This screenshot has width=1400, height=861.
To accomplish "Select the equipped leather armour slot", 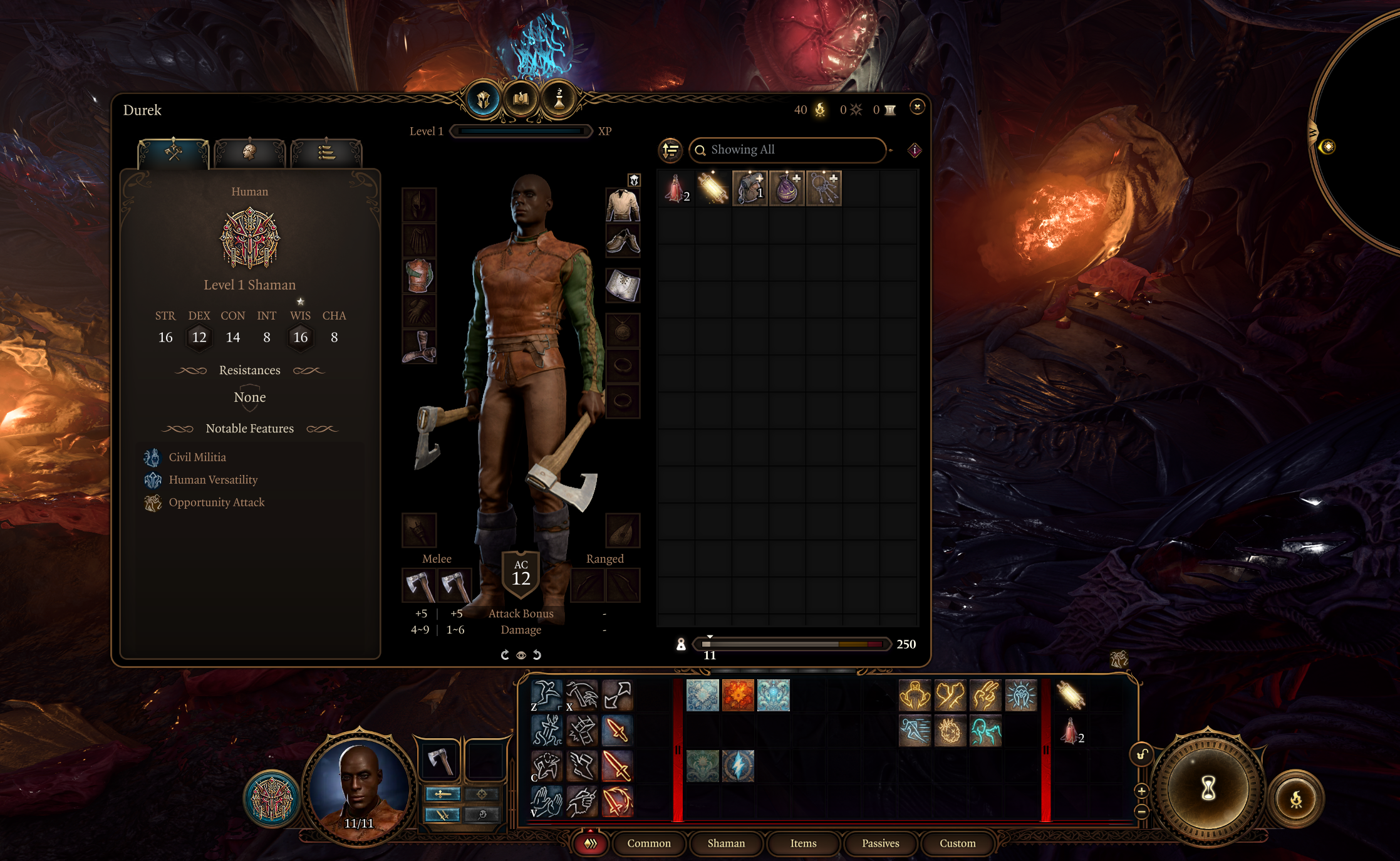I will [419, 276].
